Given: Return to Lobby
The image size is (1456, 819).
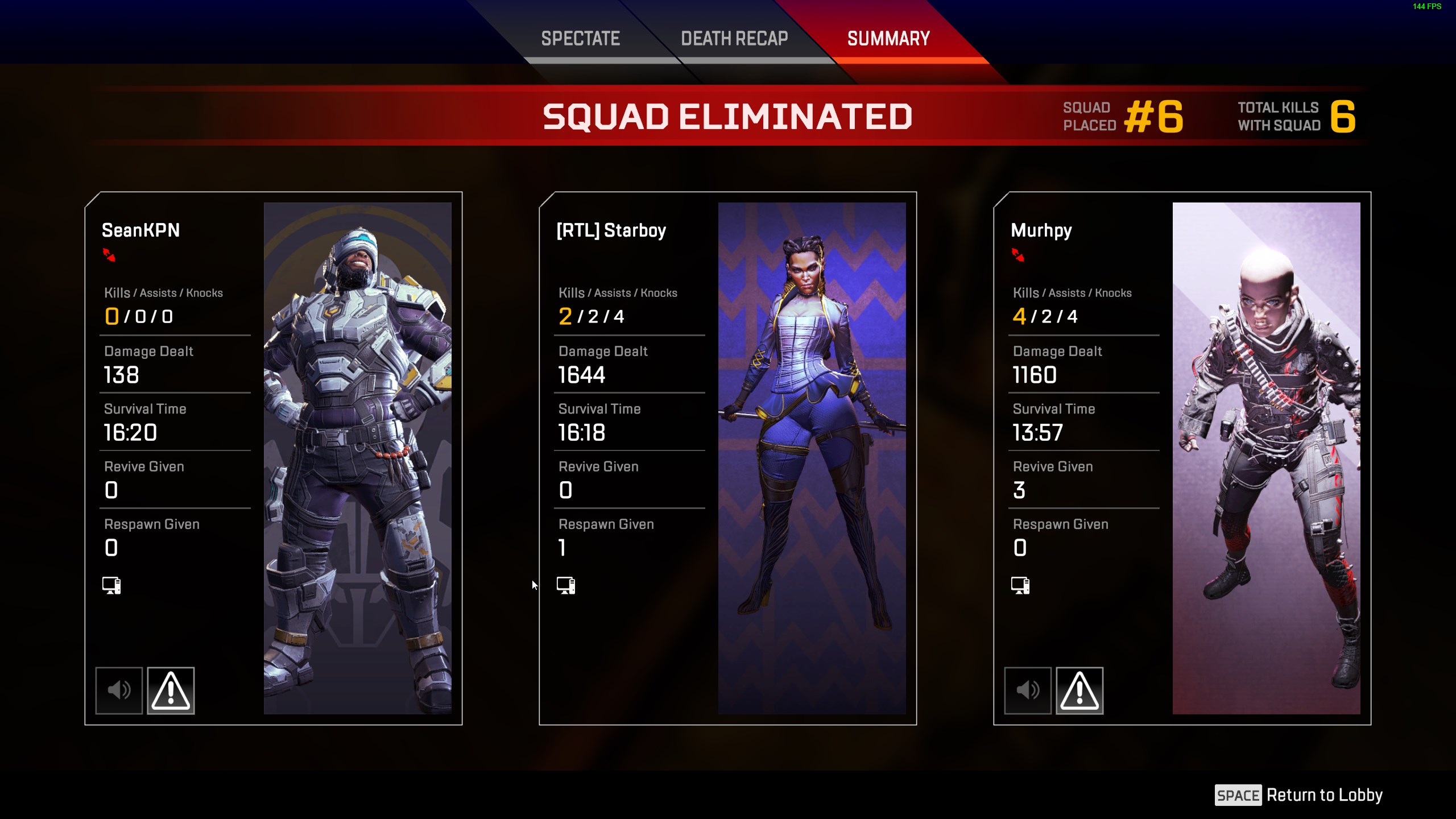Looking at the screenshot, I should (1299, 795).
